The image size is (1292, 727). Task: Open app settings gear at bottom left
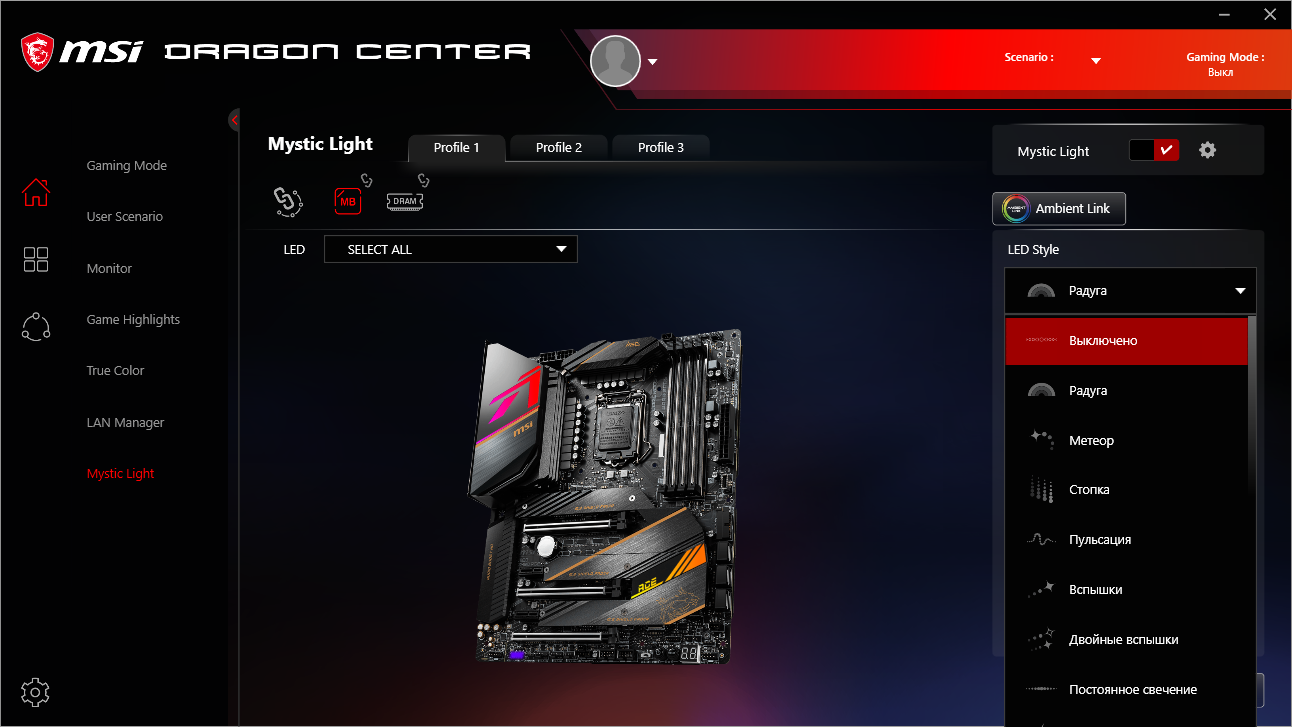pyautogui.click(x=35, y=692)
